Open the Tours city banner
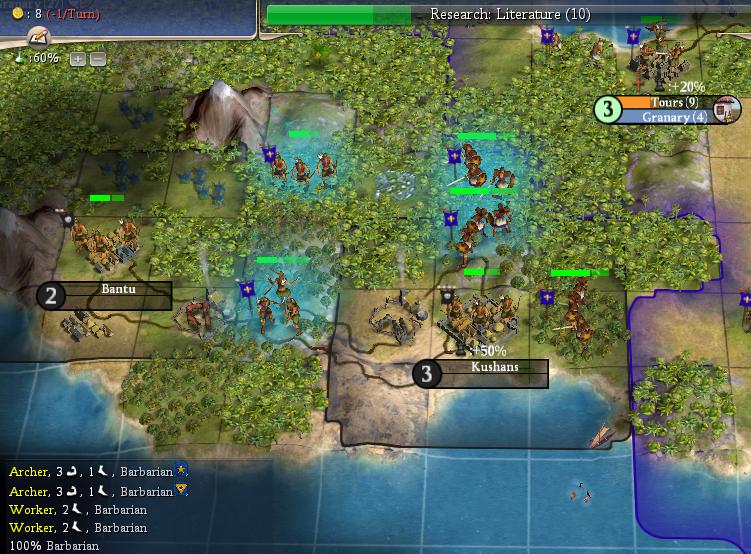Screen dimensions: 751x554 pyautogui.click(x=666, y=102)
